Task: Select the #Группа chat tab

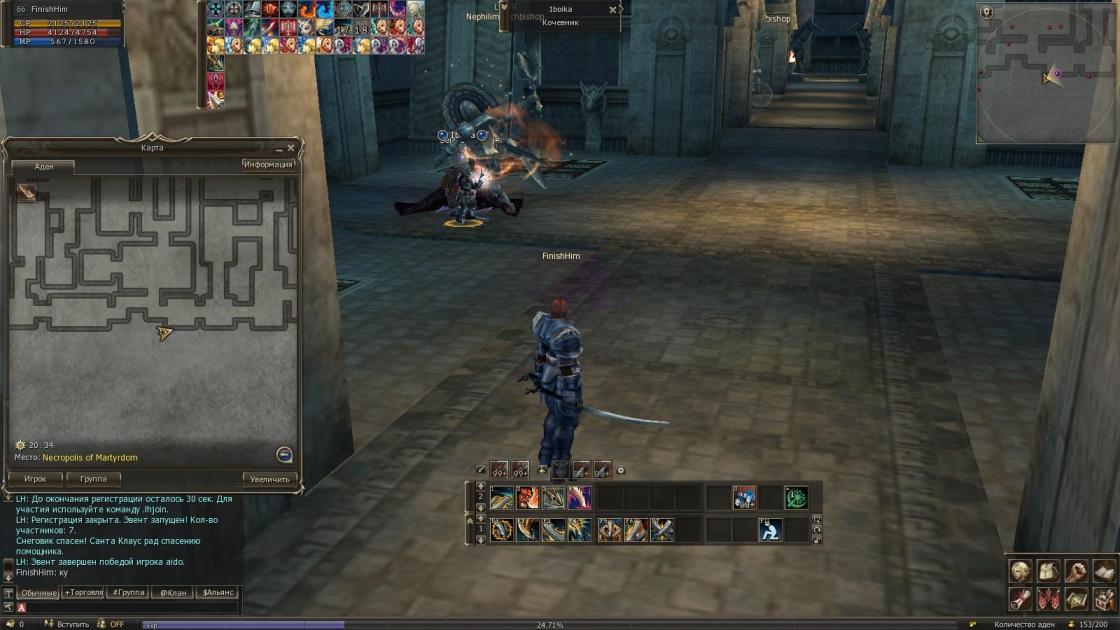Action: click(x=128, y=592)
